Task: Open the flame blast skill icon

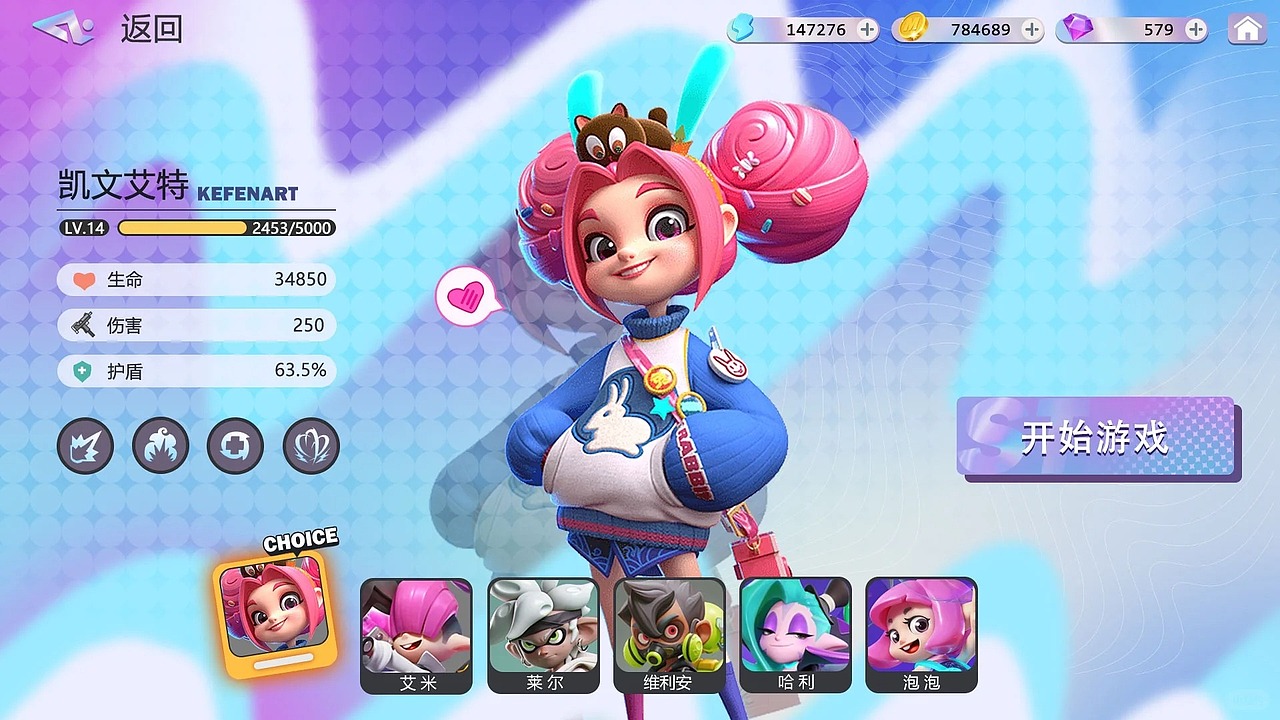Action: (x=160, y=446)
